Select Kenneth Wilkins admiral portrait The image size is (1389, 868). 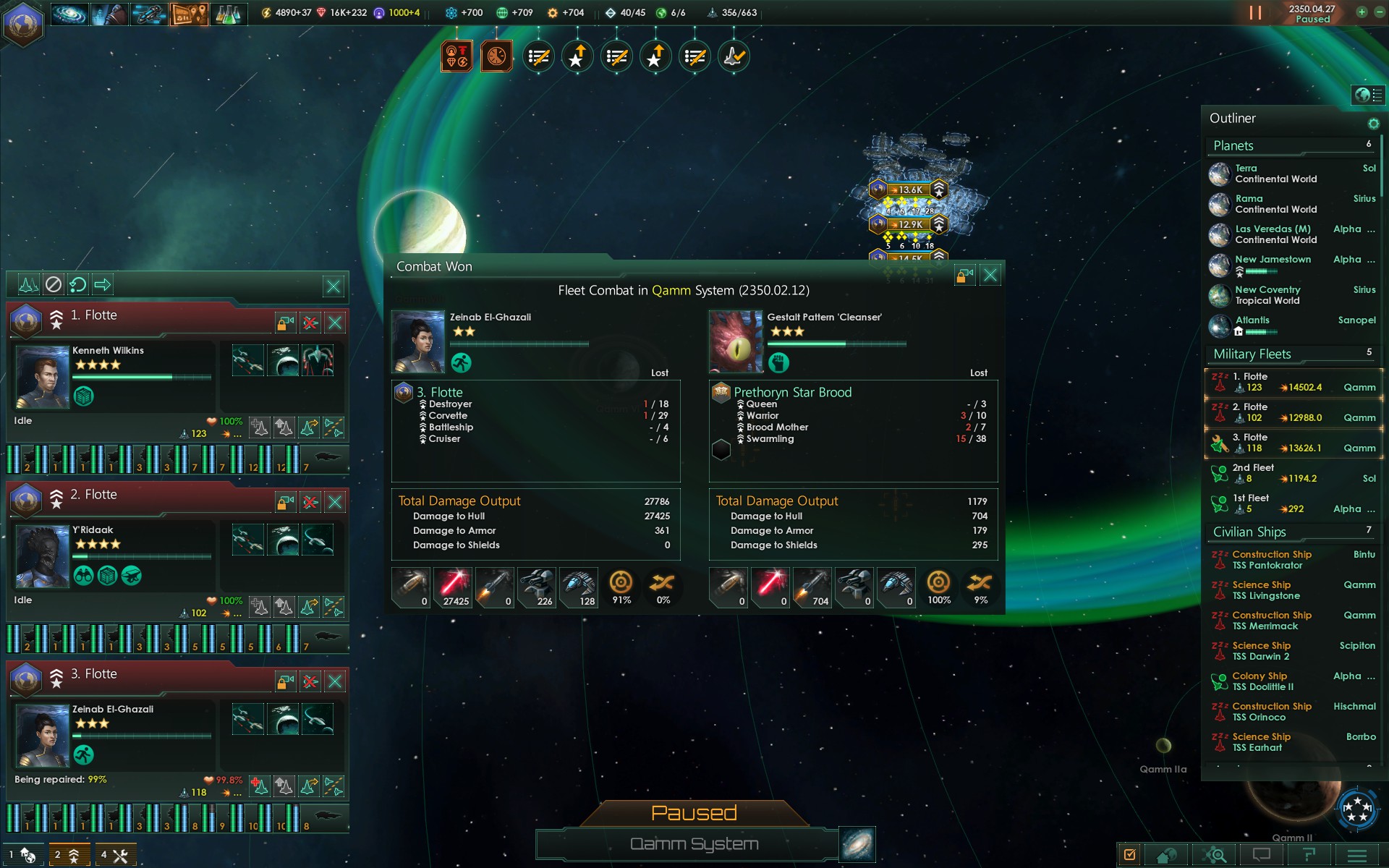click(x=43, y=377)
